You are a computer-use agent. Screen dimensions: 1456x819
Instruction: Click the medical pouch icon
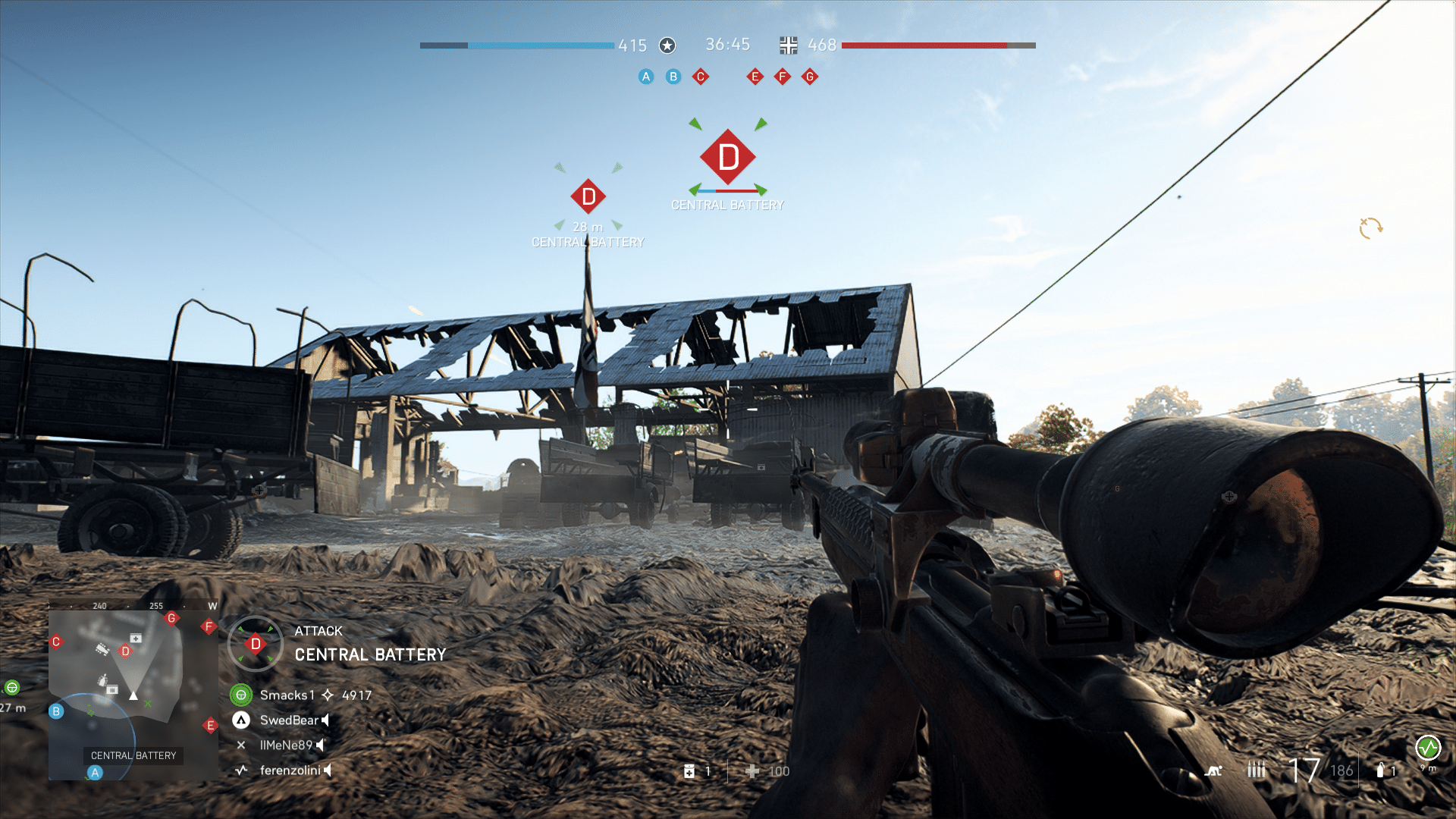click(x=689, y=771)
